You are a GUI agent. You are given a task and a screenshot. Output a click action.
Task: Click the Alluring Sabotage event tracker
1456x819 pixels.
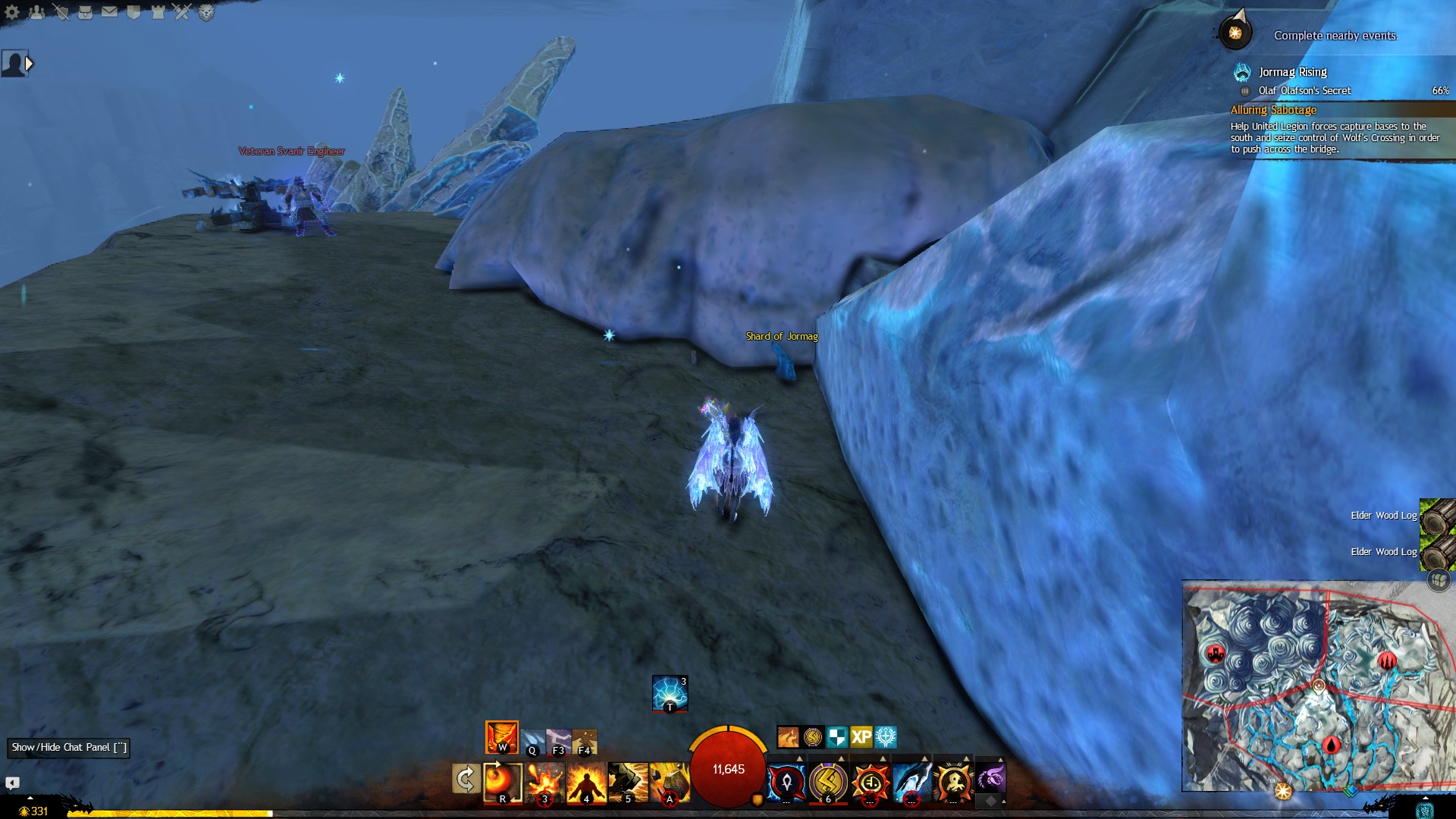pos(1274,110)
